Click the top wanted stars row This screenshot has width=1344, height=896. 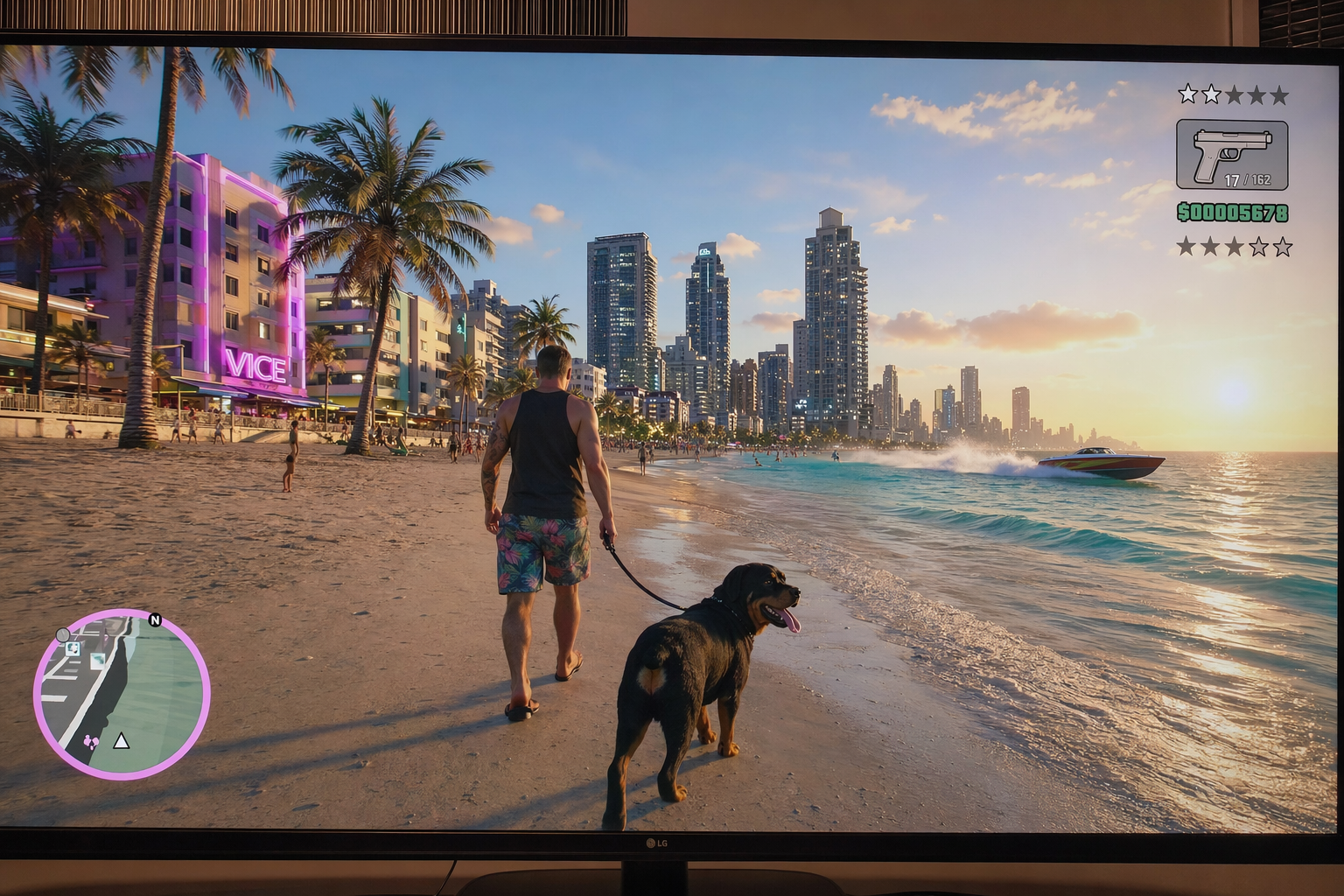(1233, 94)
